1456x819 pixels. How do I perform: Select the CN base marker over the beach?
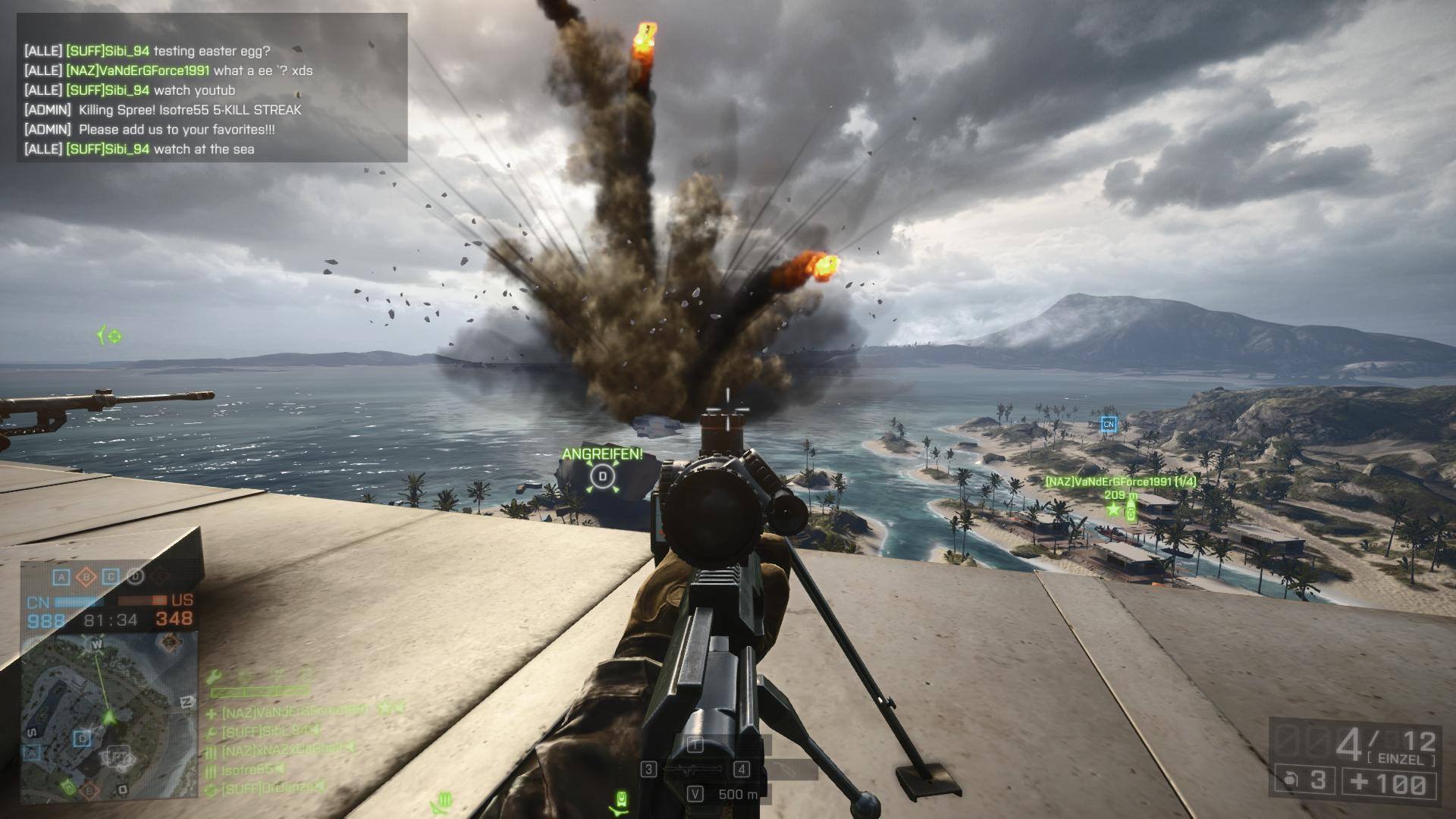(x=1109, y=424)
